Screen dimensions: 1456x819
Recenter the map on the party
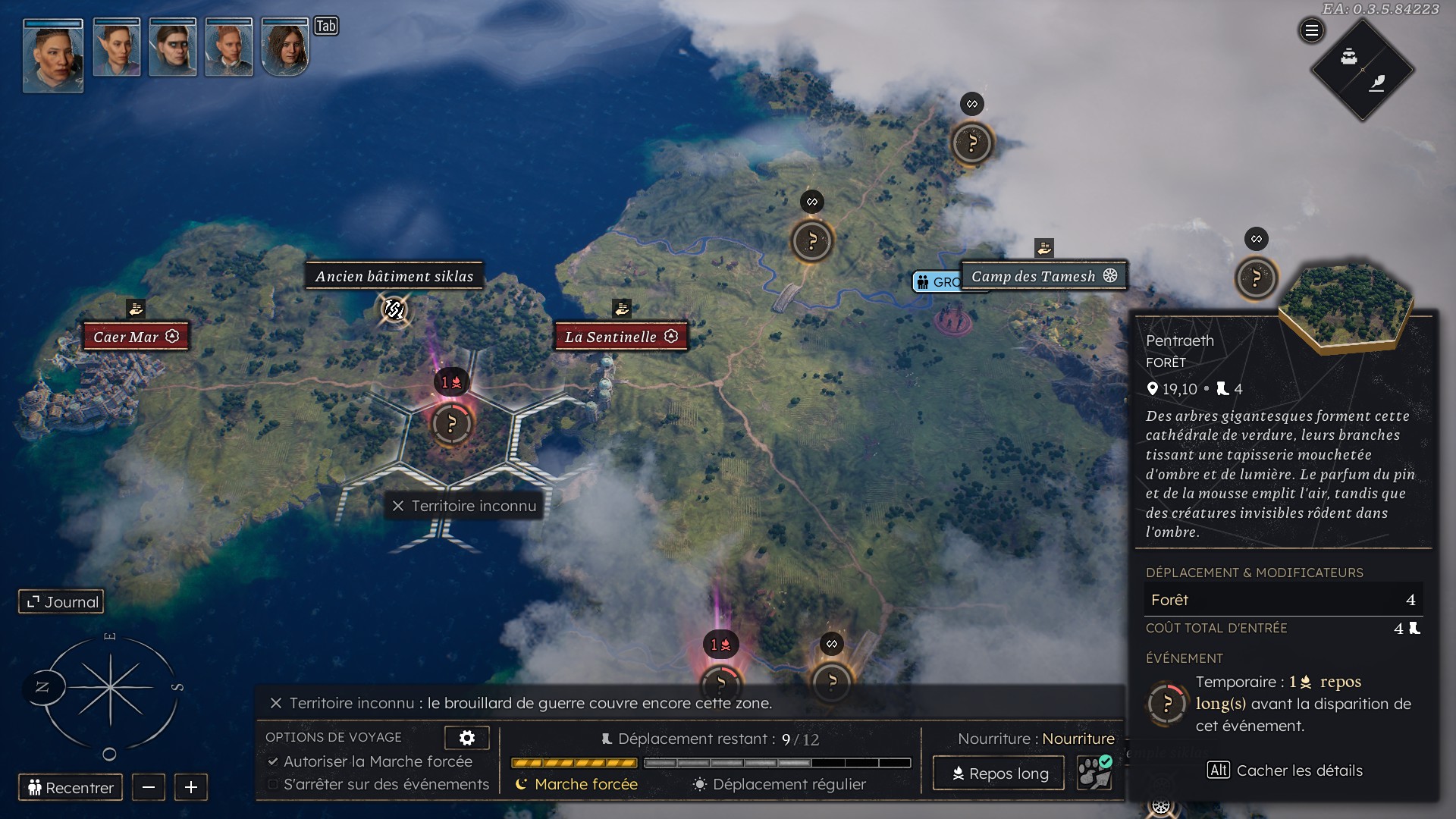[71, 787]
